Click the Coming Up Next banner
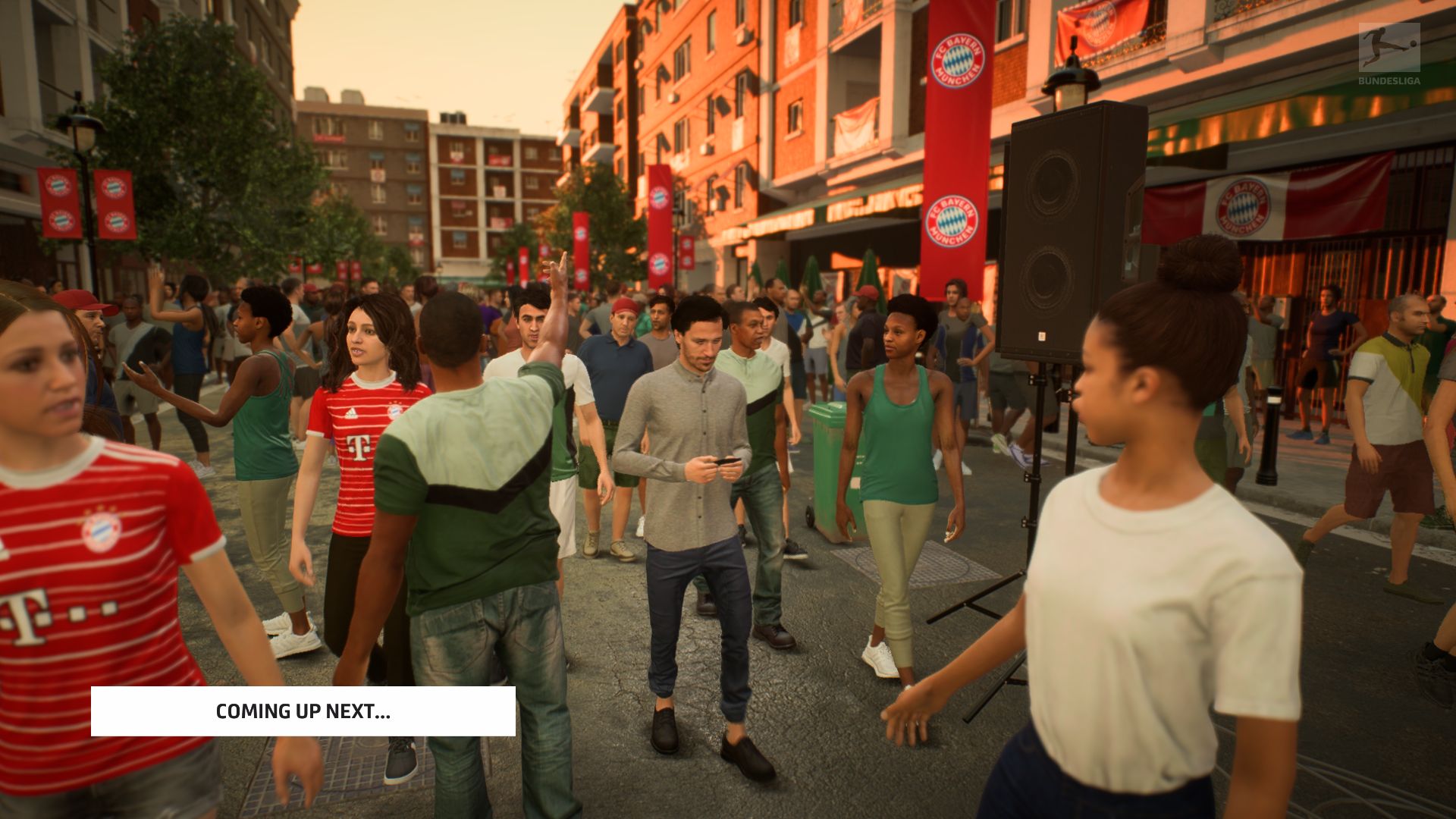This screenshot has height=819, width=1456. click(x=303, y=711)
